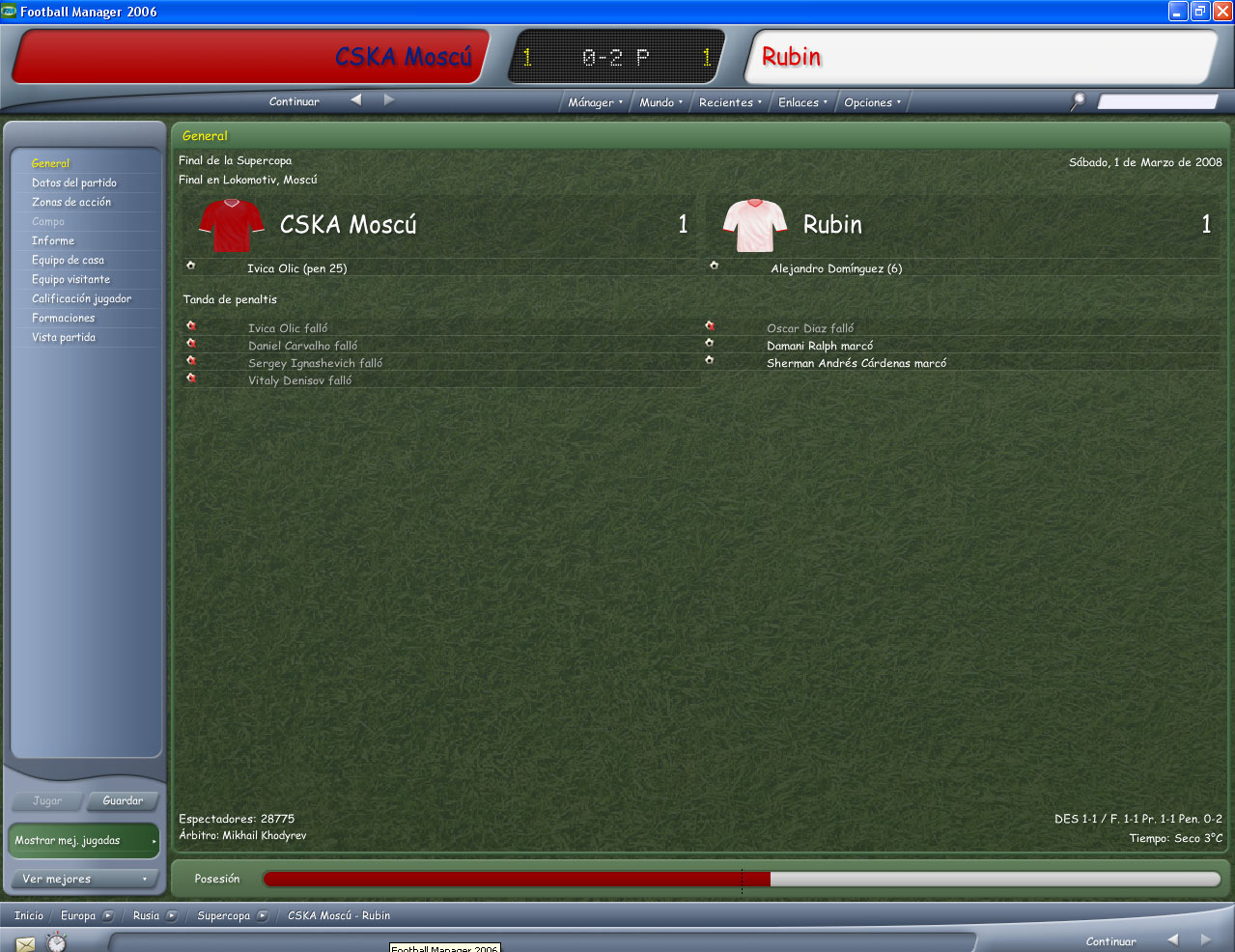Viewport: 1235px width, 952px height.
Task: Go to the Supercopa breadcrumb
Action: pyautogui.click(x=224, y=915)
